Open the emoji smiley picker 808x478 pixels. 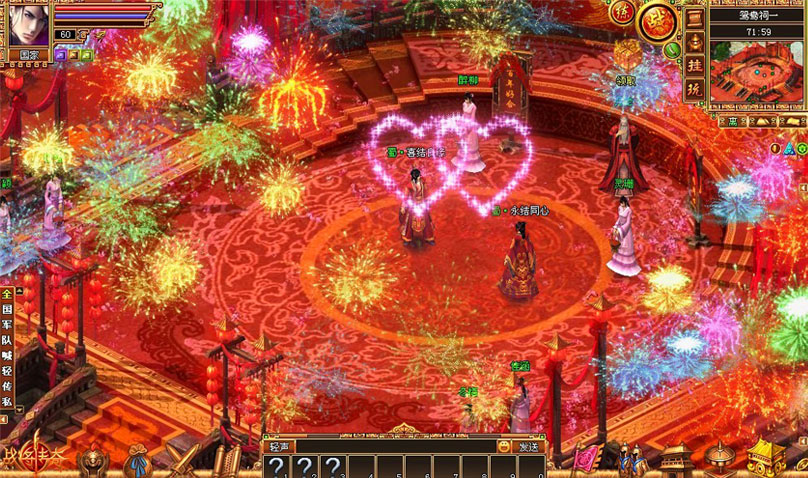pyautogui.click(x=504, y=447)
